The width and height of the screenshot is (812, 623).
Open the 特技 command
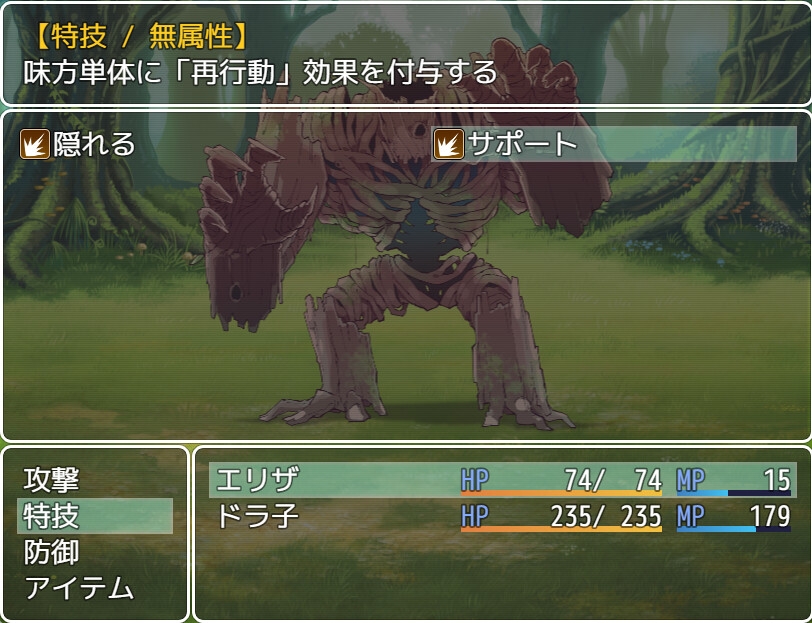pos(52,516)
